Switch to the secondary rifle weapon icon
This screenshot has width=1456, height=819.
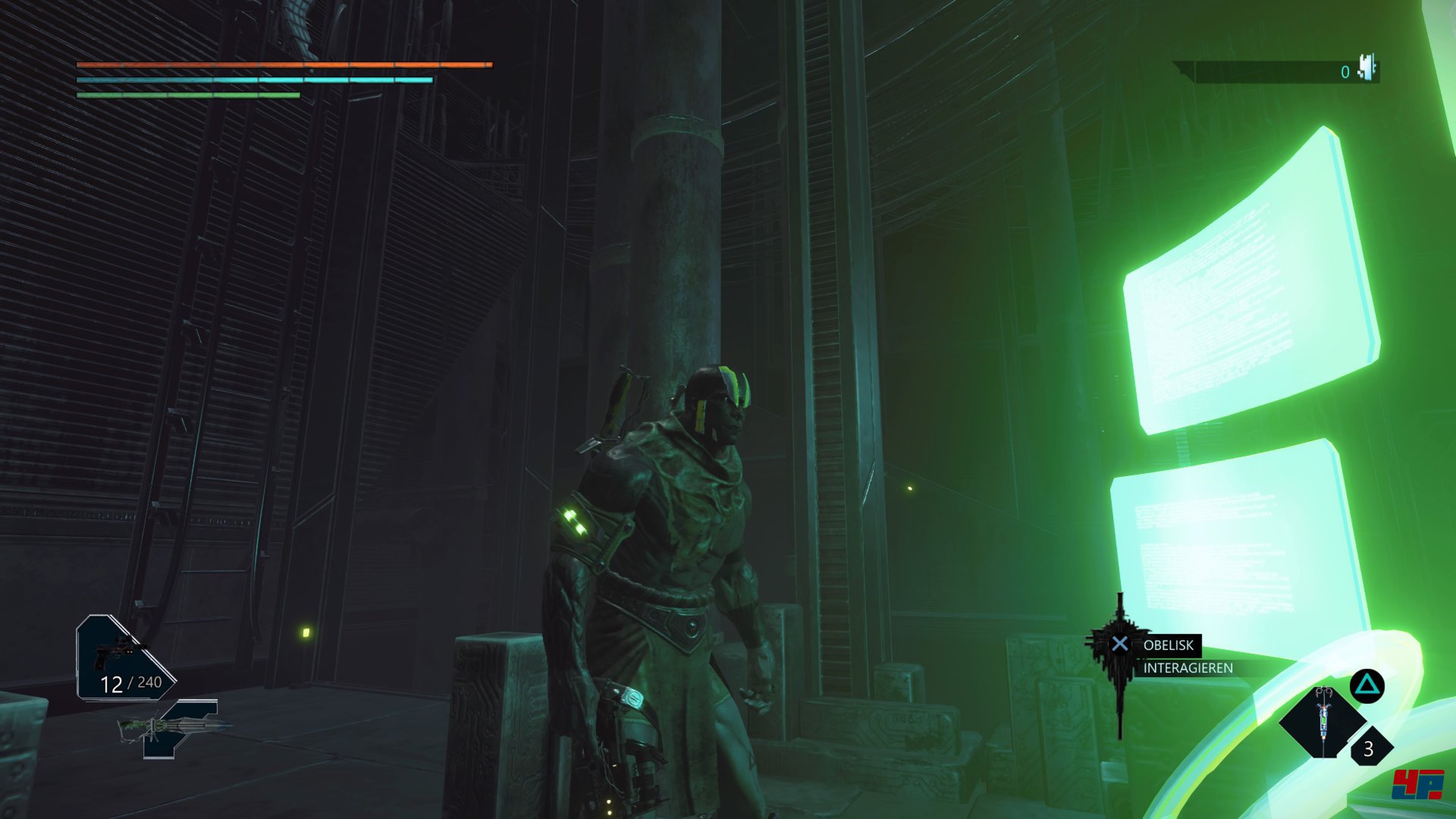(176, 728)
